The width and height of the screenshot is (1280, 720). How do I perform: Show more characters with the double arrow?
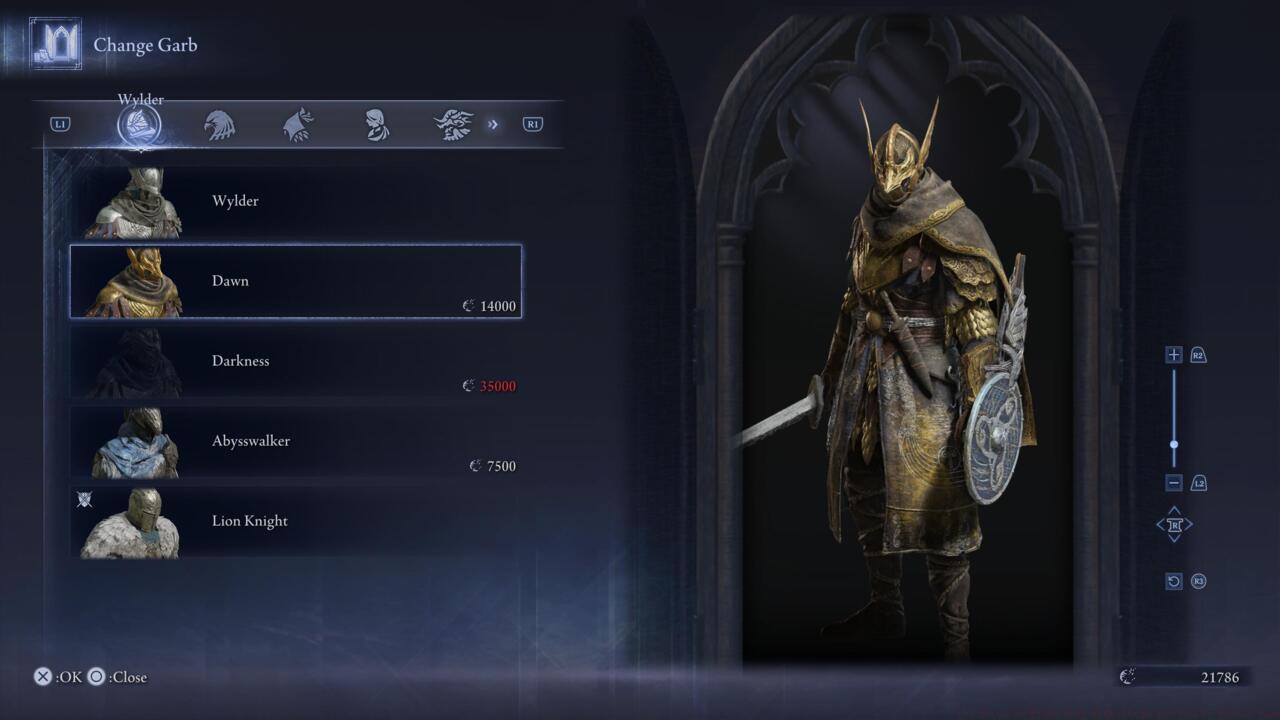click(x=493, y=125)
